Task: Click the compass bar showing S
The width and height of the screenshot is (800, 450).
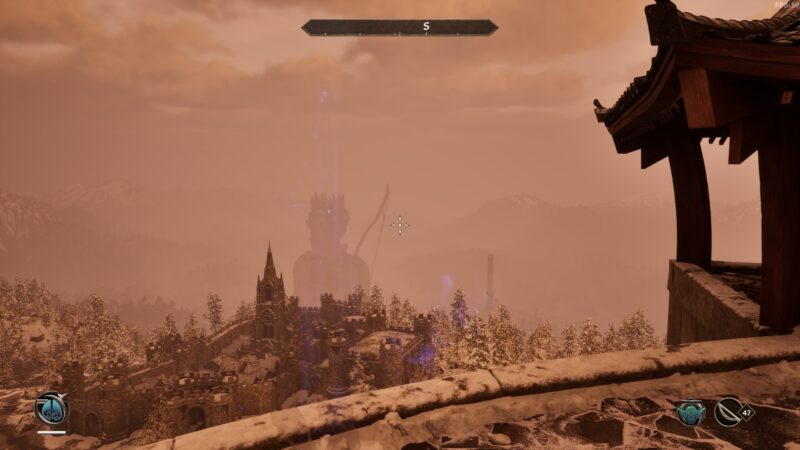Action: click(399, 28)
